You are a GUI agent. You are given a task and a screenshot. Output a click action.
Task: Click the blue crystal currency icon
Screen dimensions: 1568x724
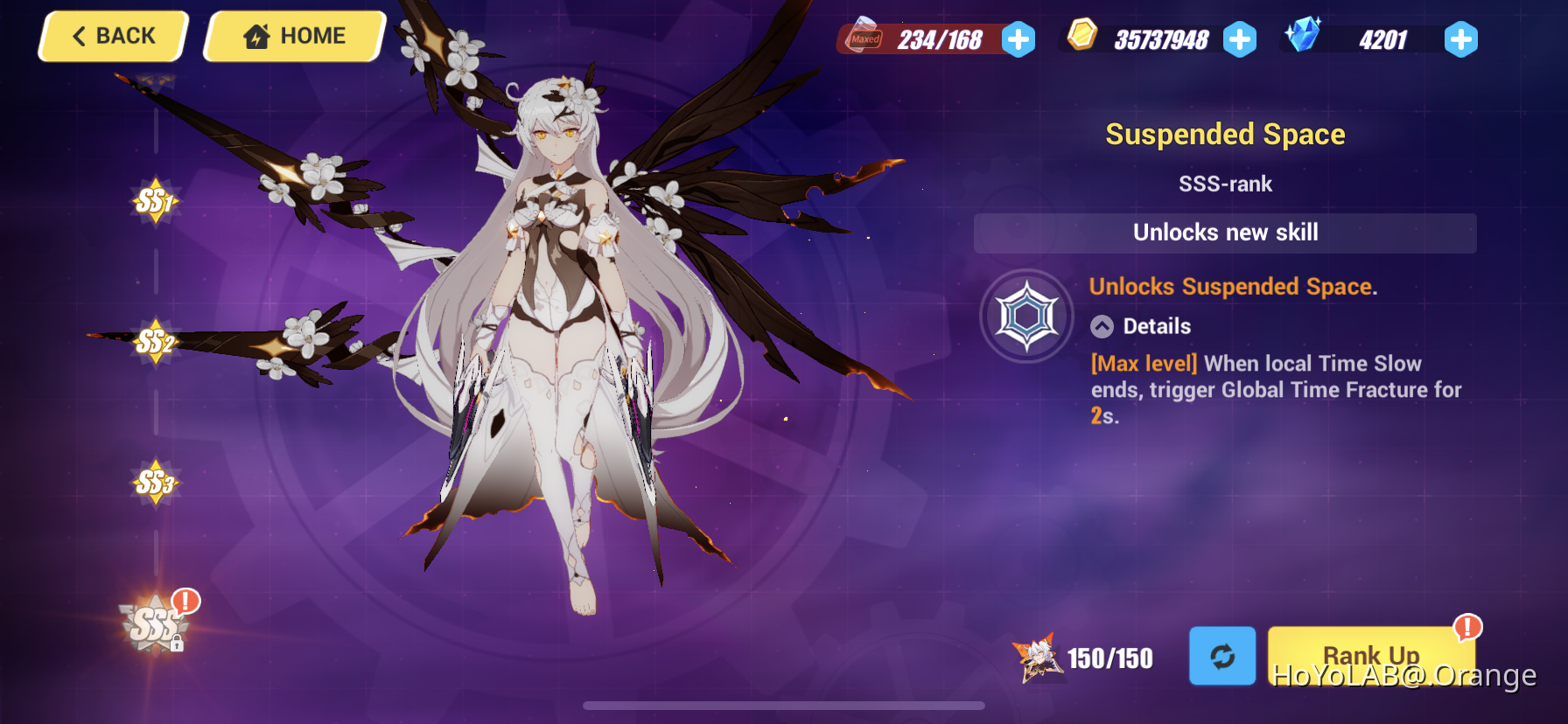coord(1303,38)
